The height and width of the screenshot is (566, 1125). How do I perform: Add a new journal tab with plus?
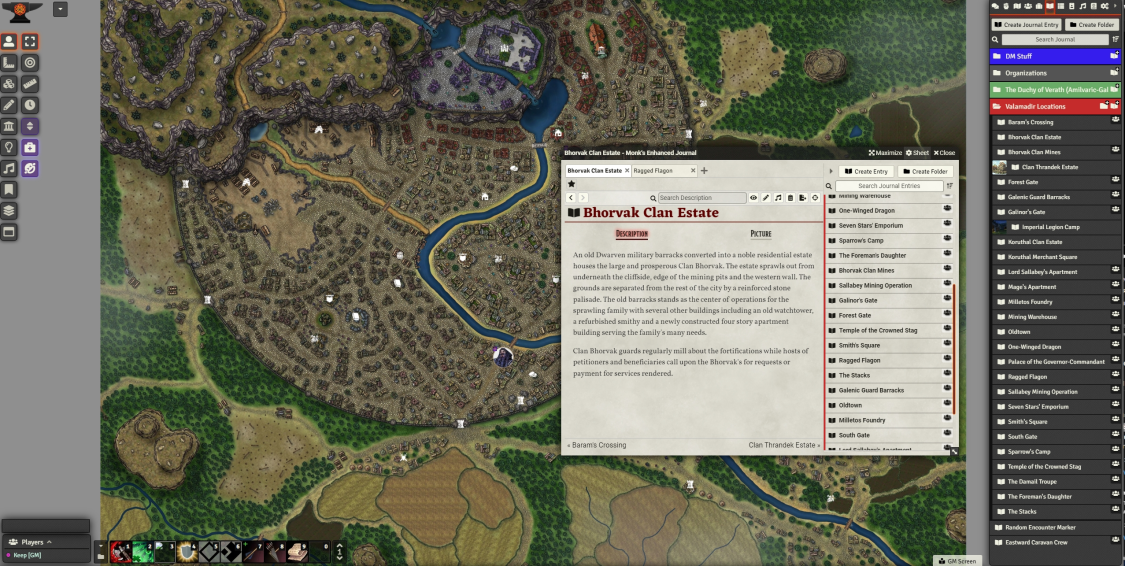pyautogui.click(x=704, y=171)
